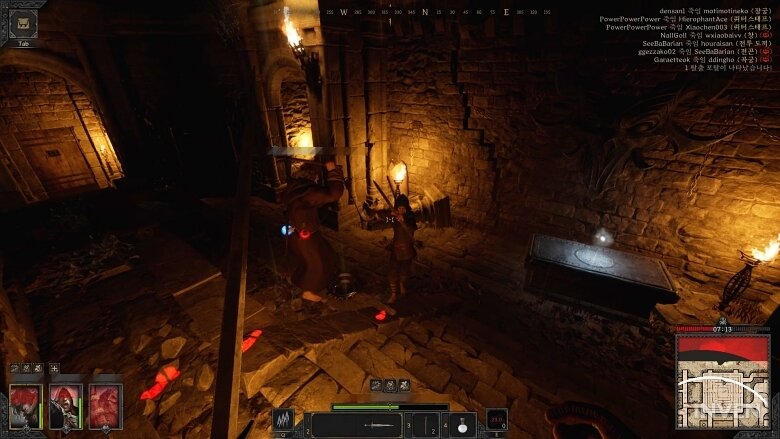This screenshot has height=439, width=780.
Task: Use the white potion flask slot
Action: pos(462,424)
